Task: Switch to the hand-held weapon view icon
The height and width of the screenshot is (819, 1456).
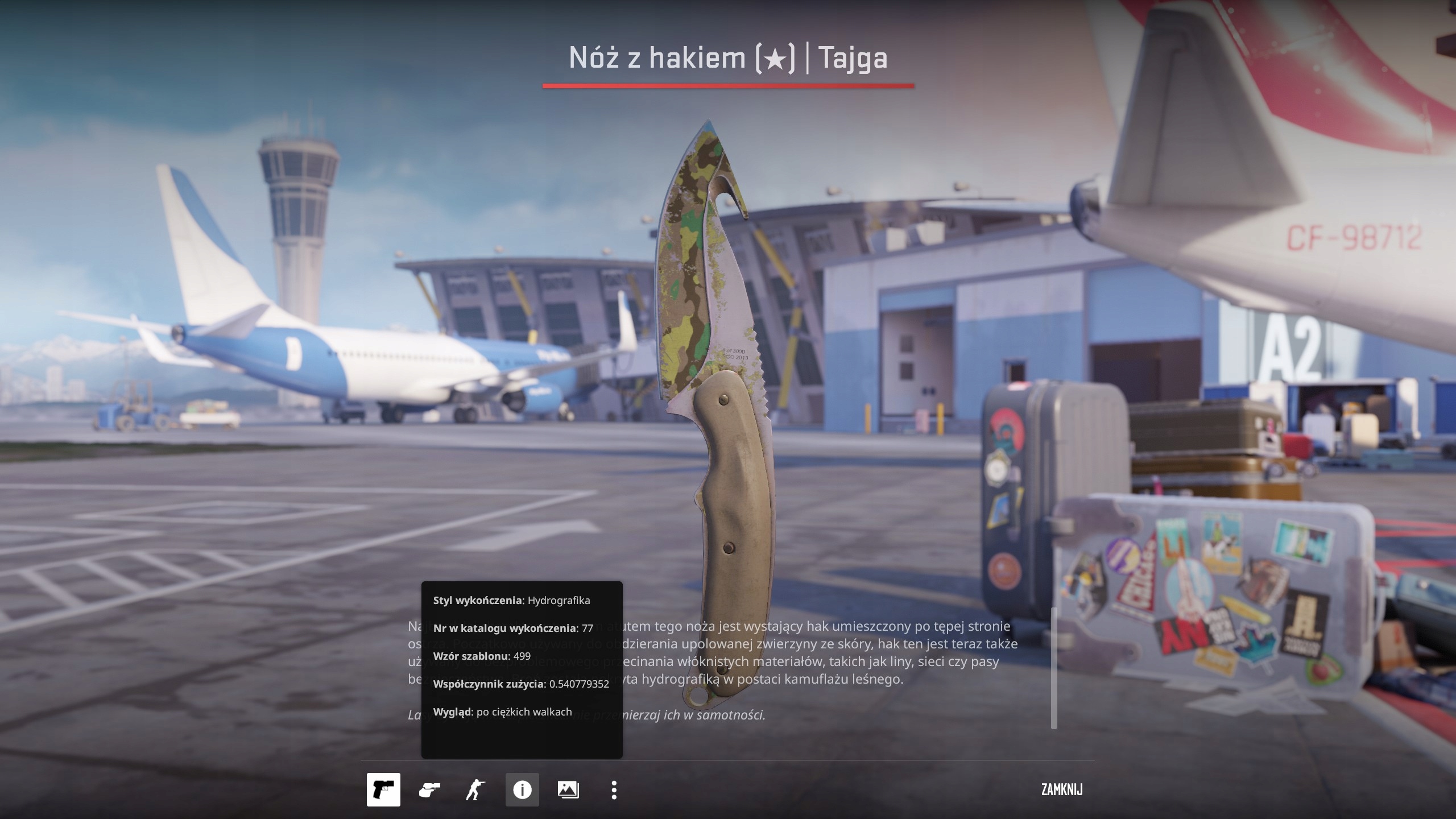Action: click(x=429, y=790)
